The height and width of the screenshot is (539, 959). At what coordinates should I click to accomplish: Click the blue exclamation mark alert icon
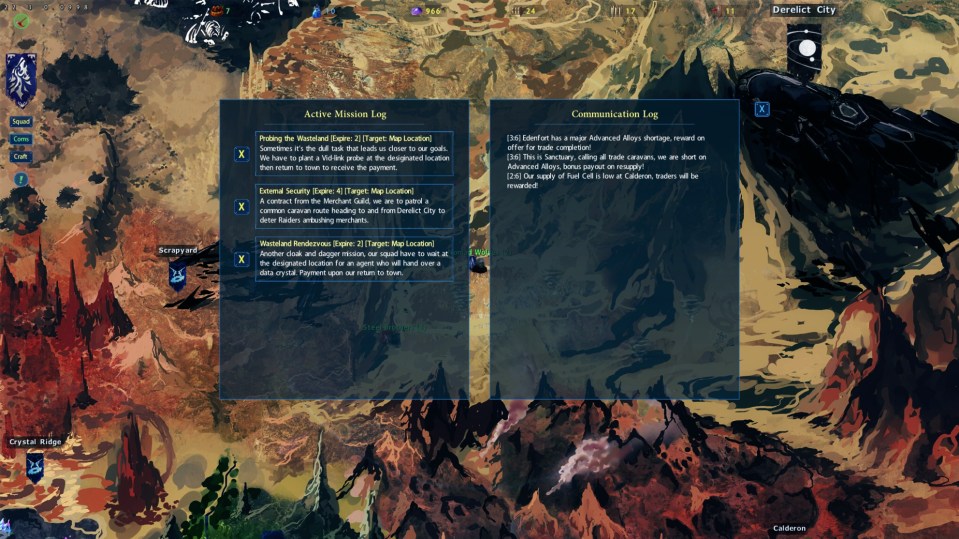(x=21, y=179)
